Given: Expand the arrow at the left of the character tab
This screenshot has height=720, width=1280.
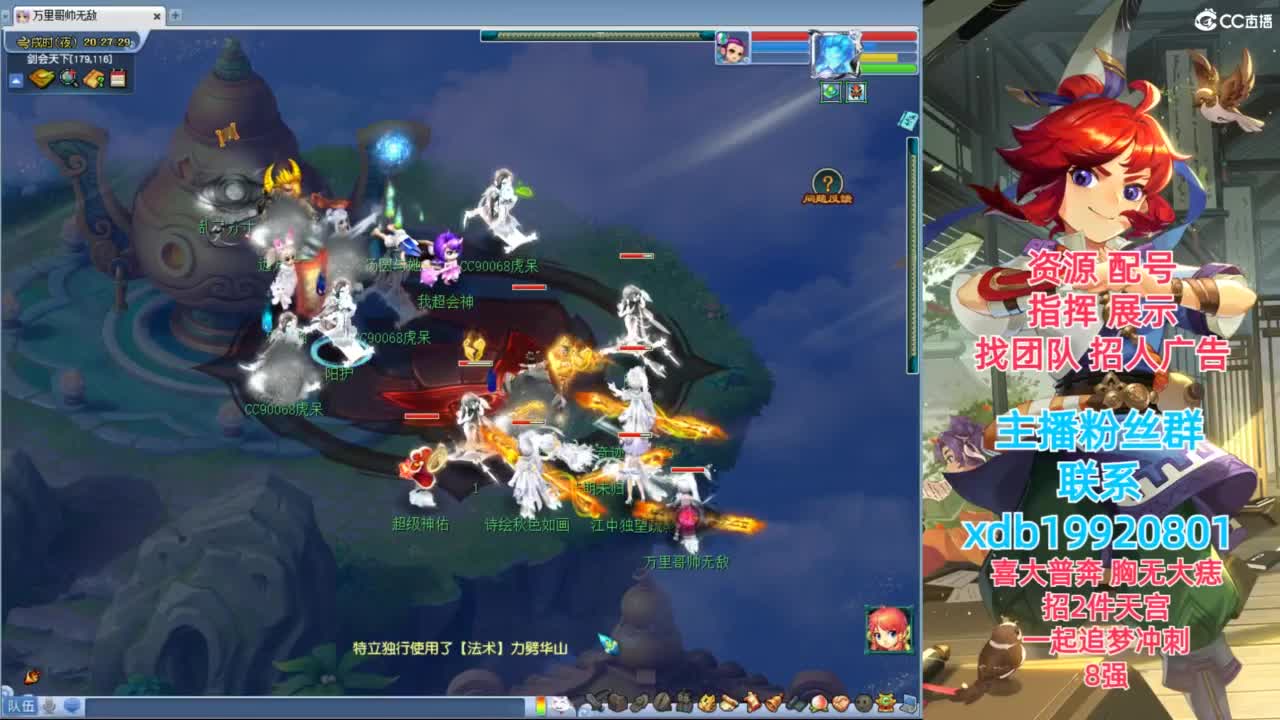Looking at the screenshot, I should pos(8,16).
